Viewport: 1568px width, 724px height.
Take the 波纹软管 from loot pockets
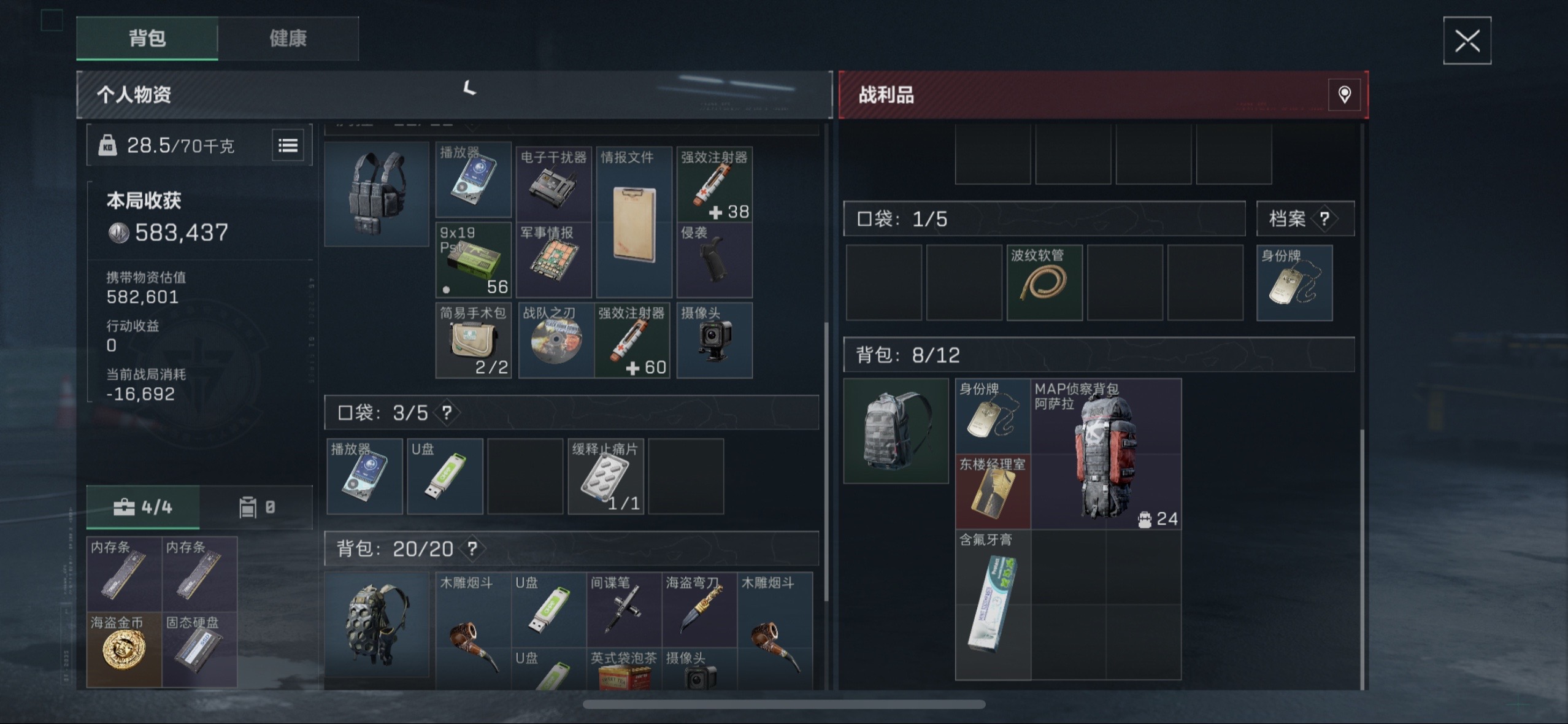(x=1044, y=283)
